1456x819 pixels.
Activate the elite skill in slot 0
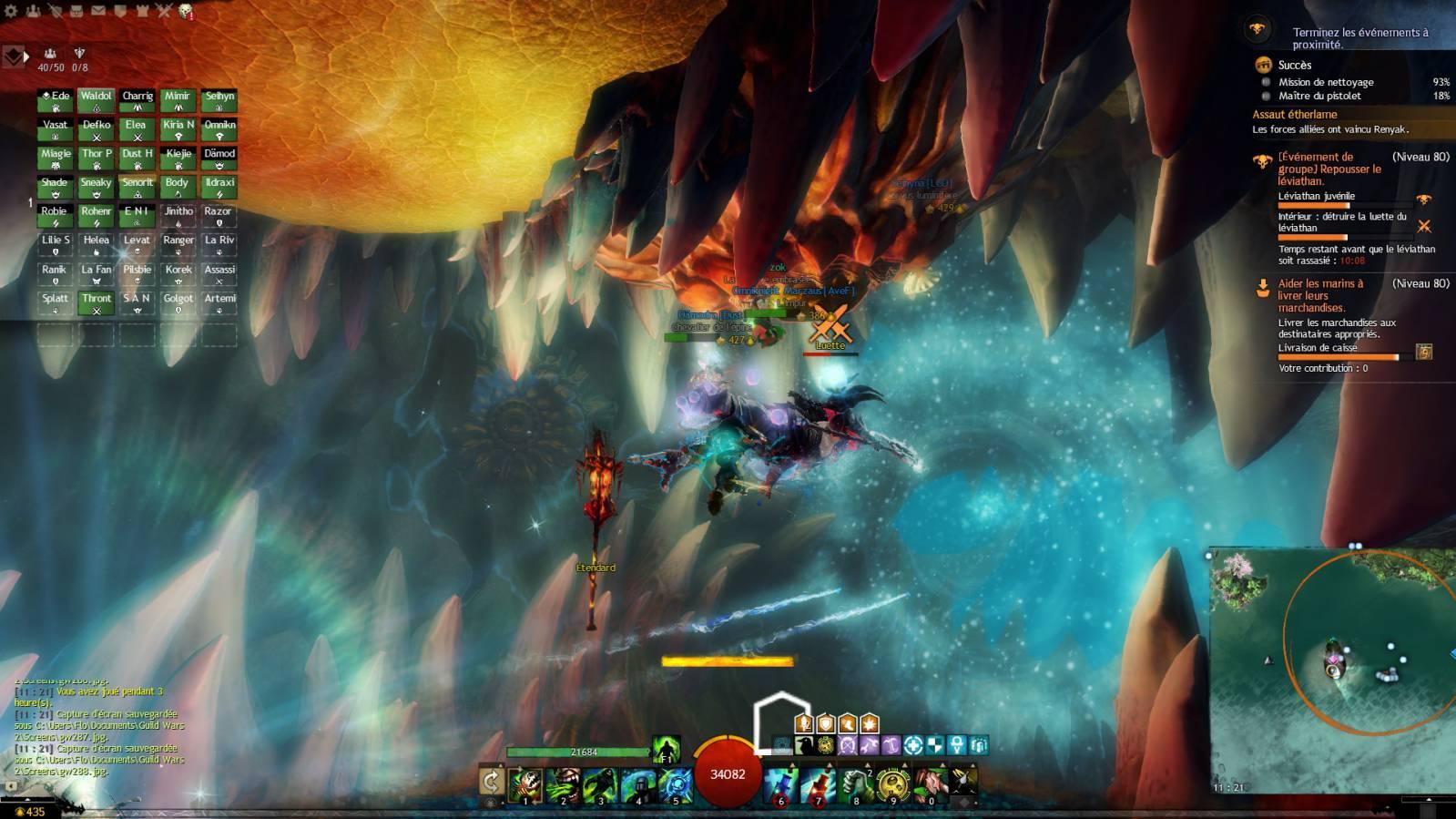(930, 783)
